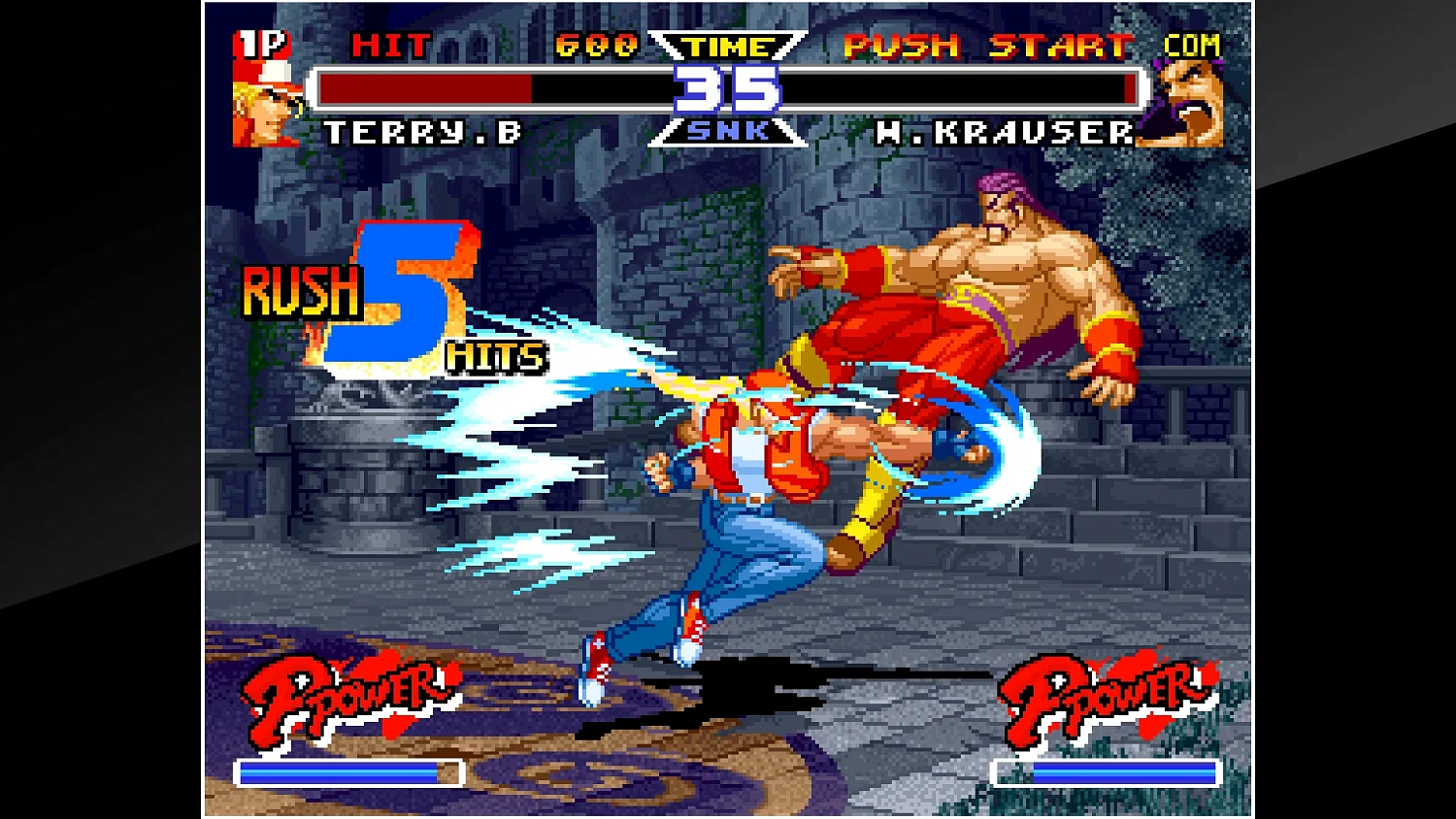The image size is (1456, 819).
Task: Open the 35-second timer display
Action: (726, 90)
